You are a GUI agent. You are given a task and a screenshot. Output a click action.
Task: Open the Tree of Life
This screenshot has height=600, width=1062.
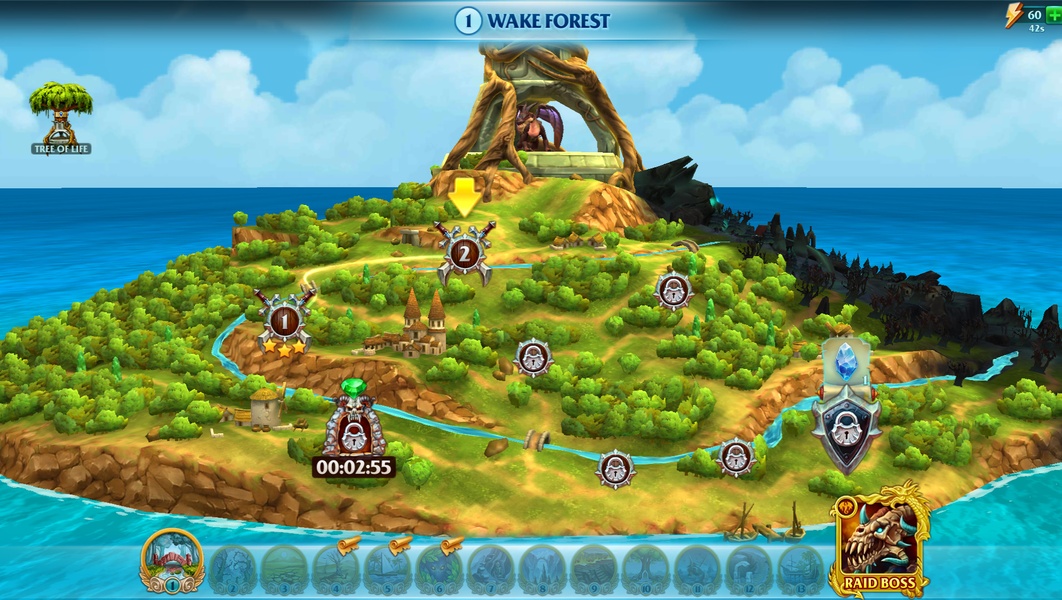tap(60, 115)
